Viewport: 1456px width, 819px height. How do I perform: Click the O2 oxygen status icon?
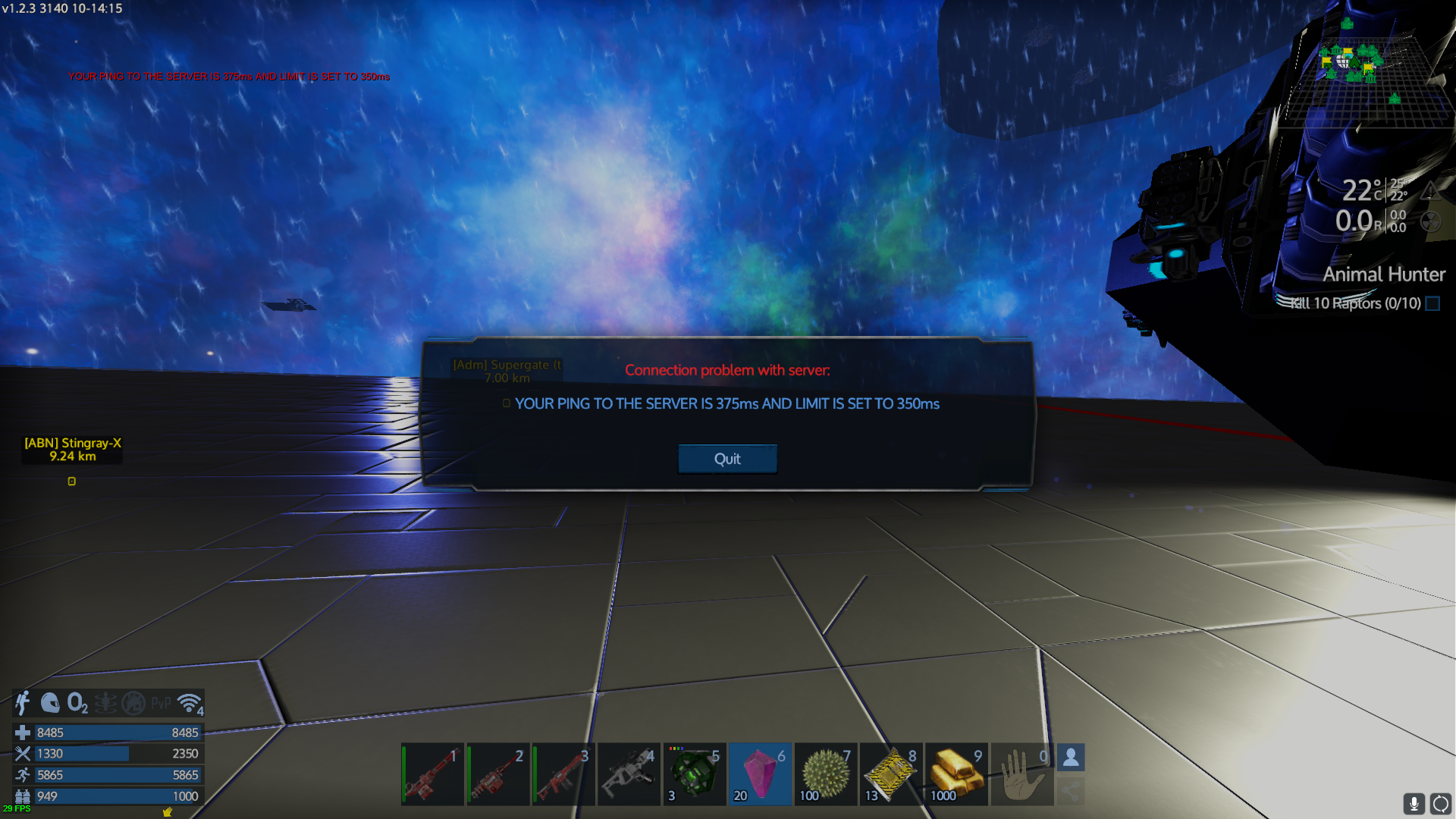pos(77,704)
